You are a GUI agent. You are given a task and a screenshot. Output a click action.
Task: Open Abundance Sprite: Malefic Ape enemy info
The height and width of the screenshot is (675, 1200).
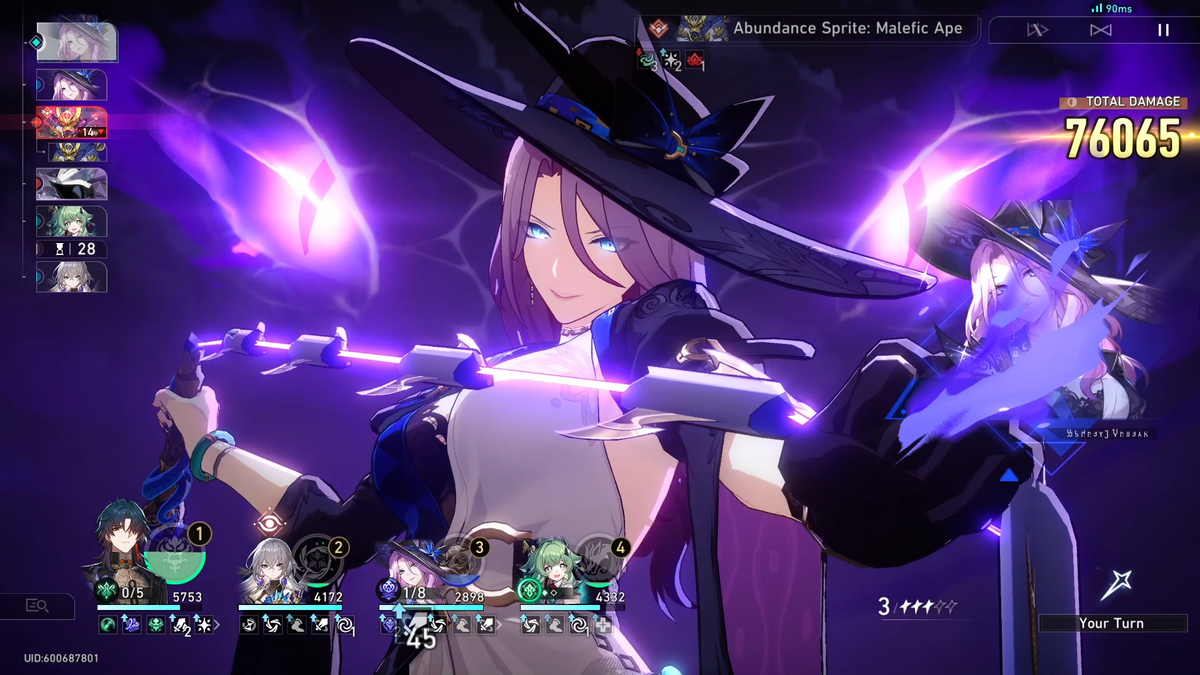click(847, 28)
